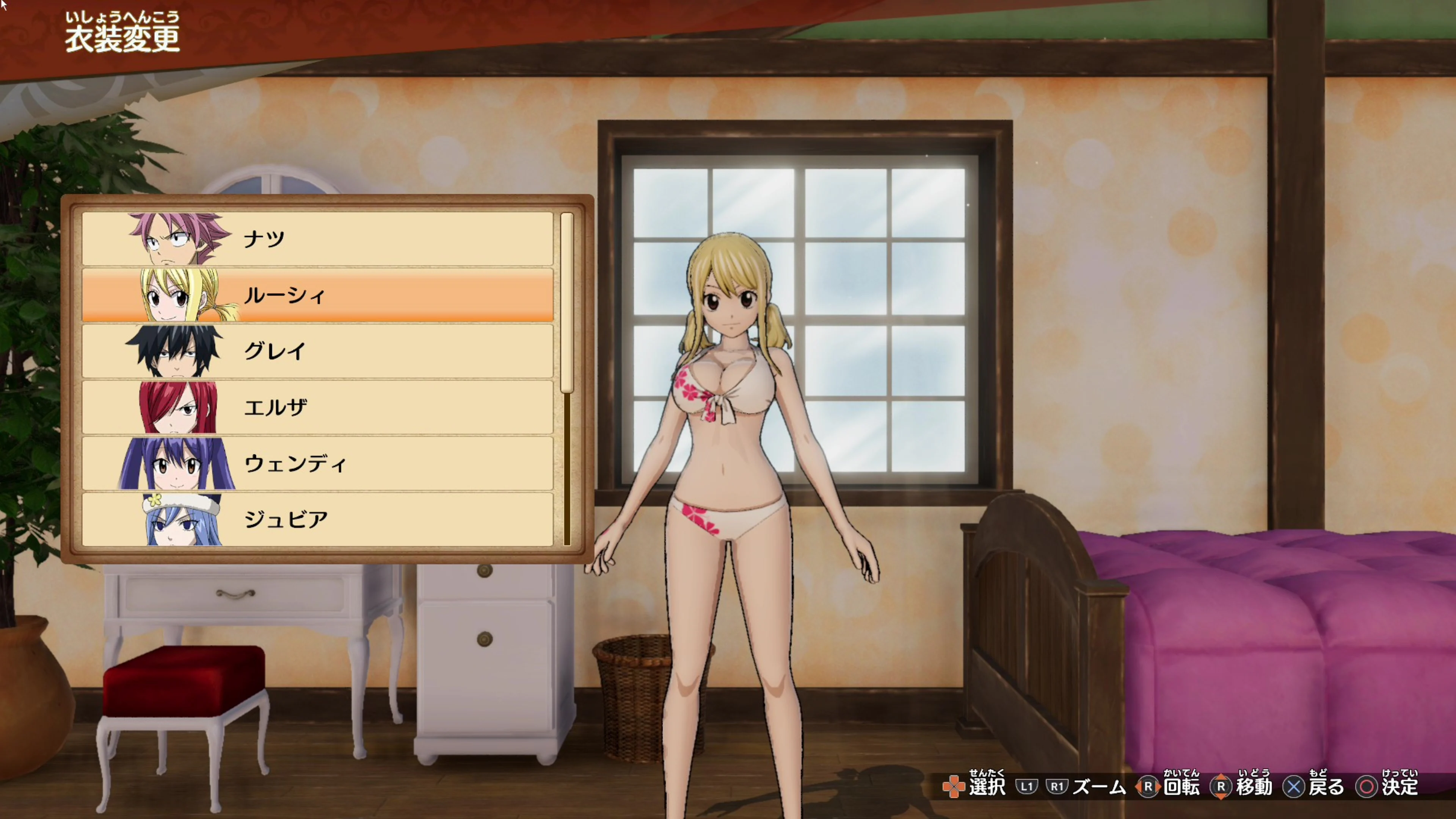This screenshot has width=1456, height=819.
Task: Select Natsu's character portrait icon
Action: tap(175, 237)
